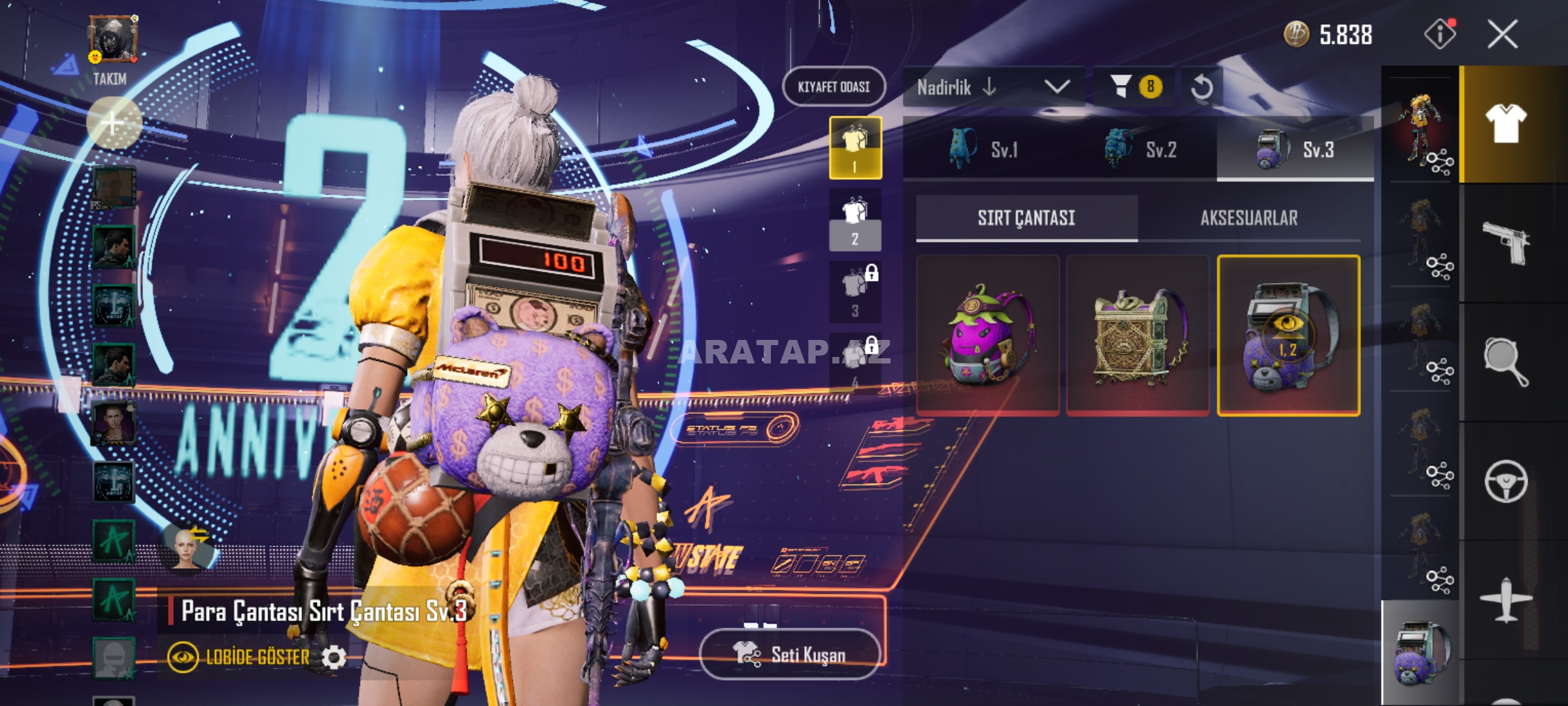
Task: Add a teammate with the plus button
Action: point(114,123)
